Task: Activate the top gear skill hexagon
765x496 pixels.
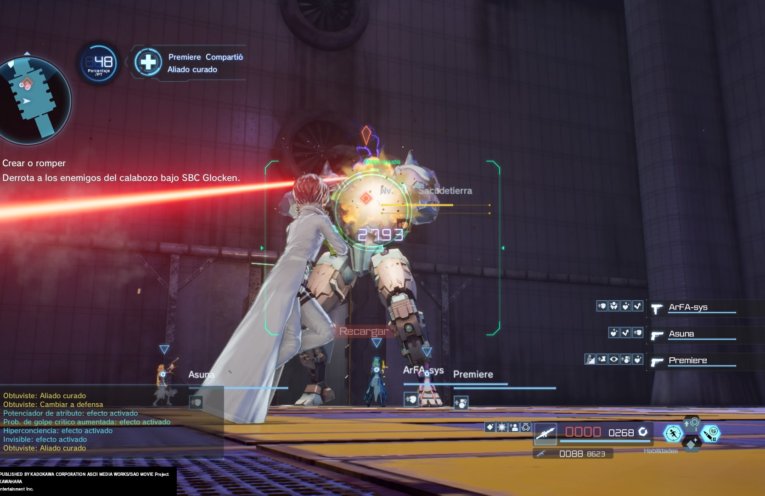Action: (x=692, y=424)
